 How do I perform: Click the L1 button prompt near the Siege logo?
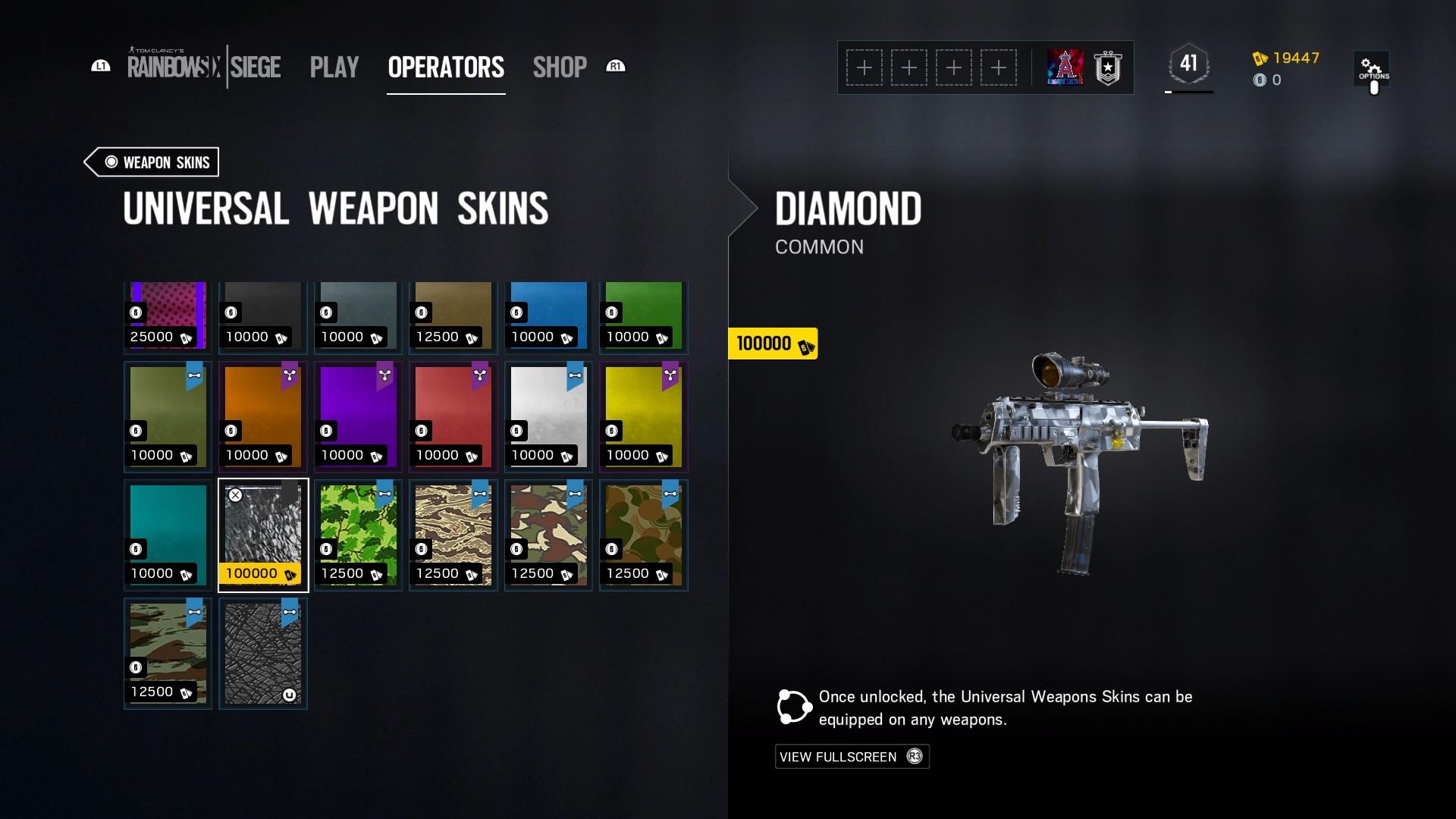[99, 67]
